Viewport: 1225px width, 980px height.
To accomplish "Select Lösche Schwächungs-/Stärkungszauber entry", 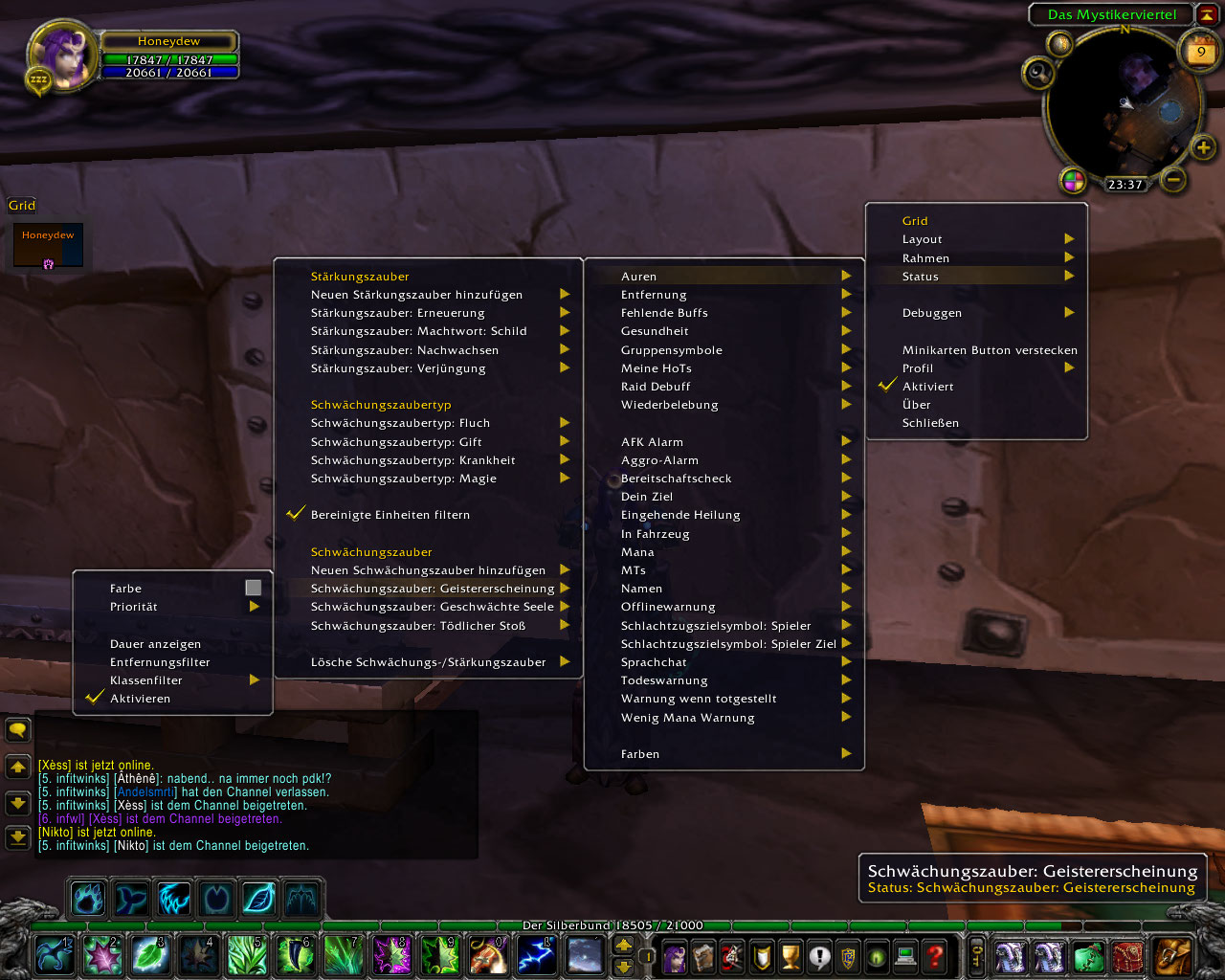I will pyautogui.click(x=429, y=662).
